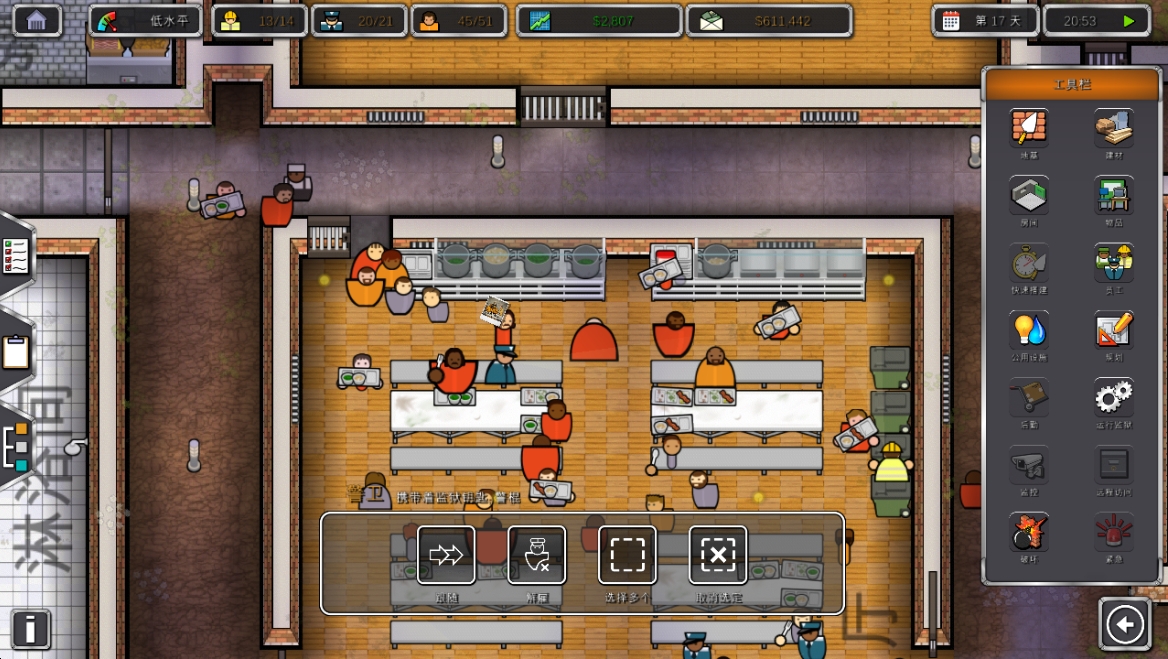The height and width of the screenshot is (659, 1168).
Task: Choose the Rooms (房间) tool
Action: (1029, 195)
